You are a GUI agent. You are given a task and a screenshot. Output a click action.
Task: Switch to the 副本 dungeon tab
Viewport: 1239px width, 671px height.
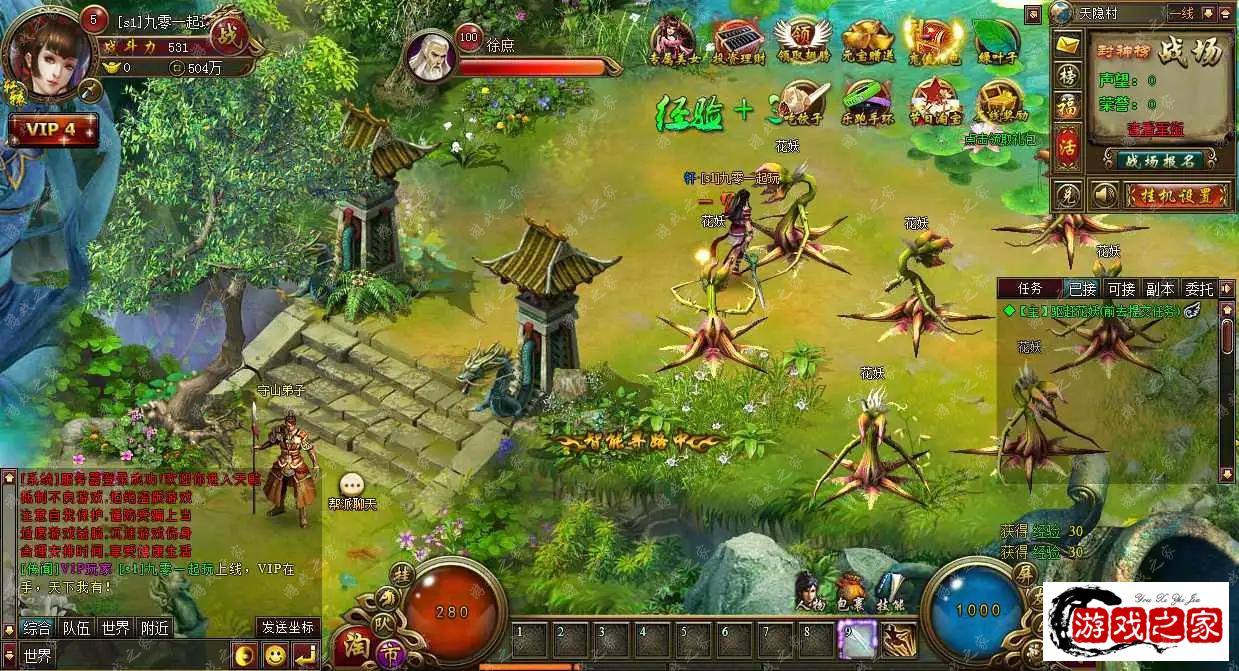coord(1160,288)
